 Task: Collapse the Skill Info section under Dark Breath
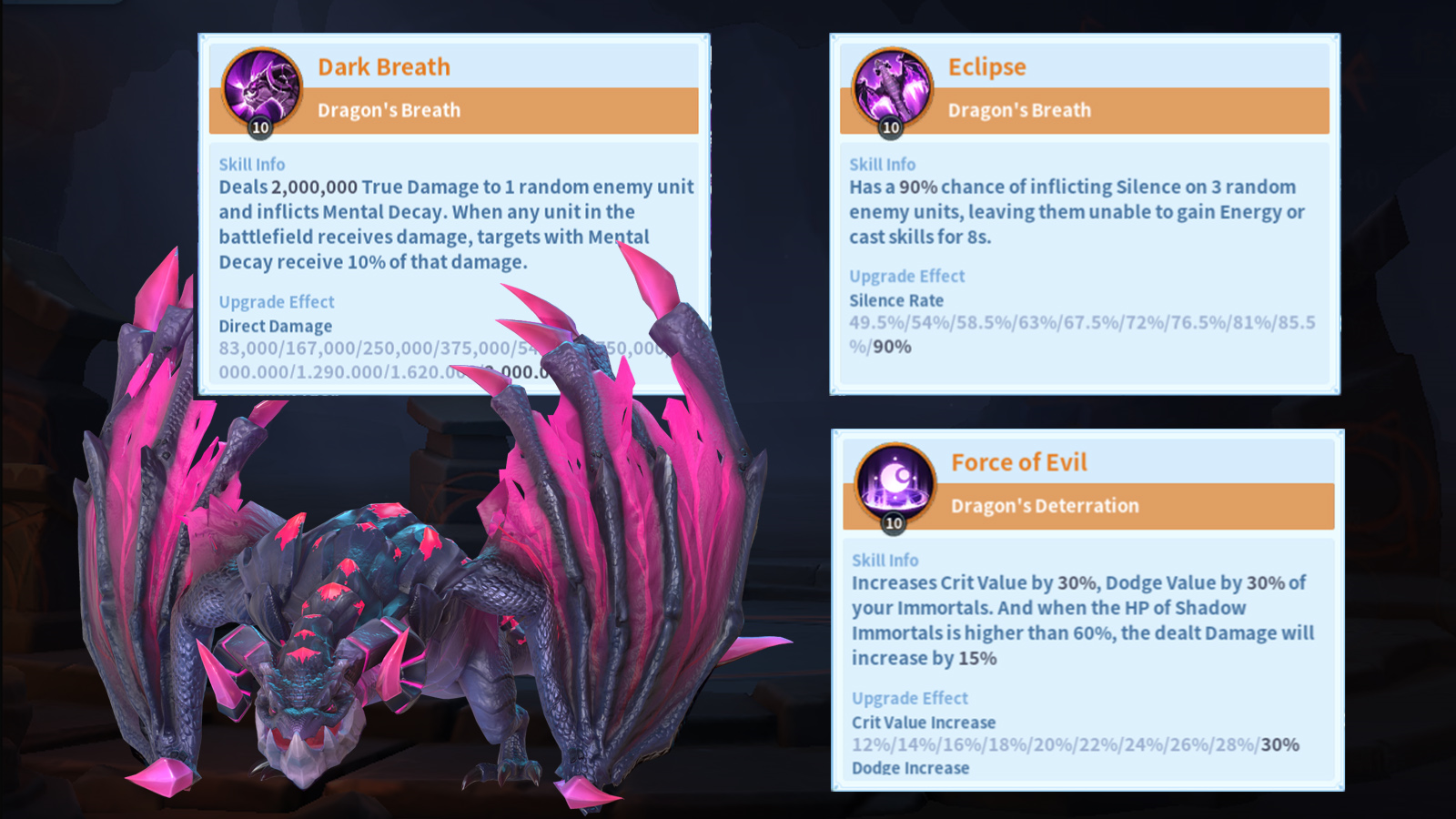pyautogui.click(x=250, y=165)
